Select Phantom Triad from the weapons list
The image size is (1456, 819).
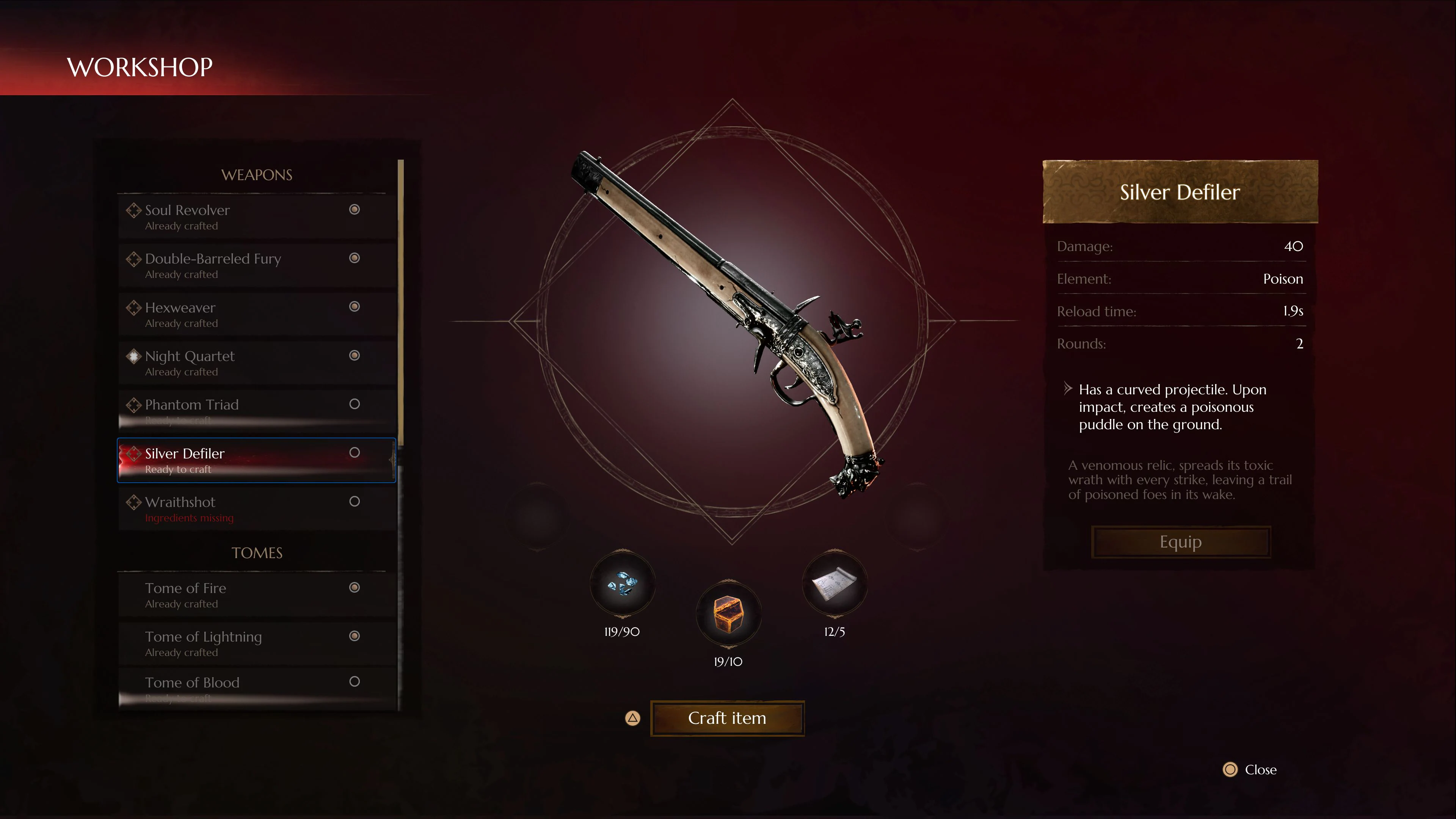(191, 405)
